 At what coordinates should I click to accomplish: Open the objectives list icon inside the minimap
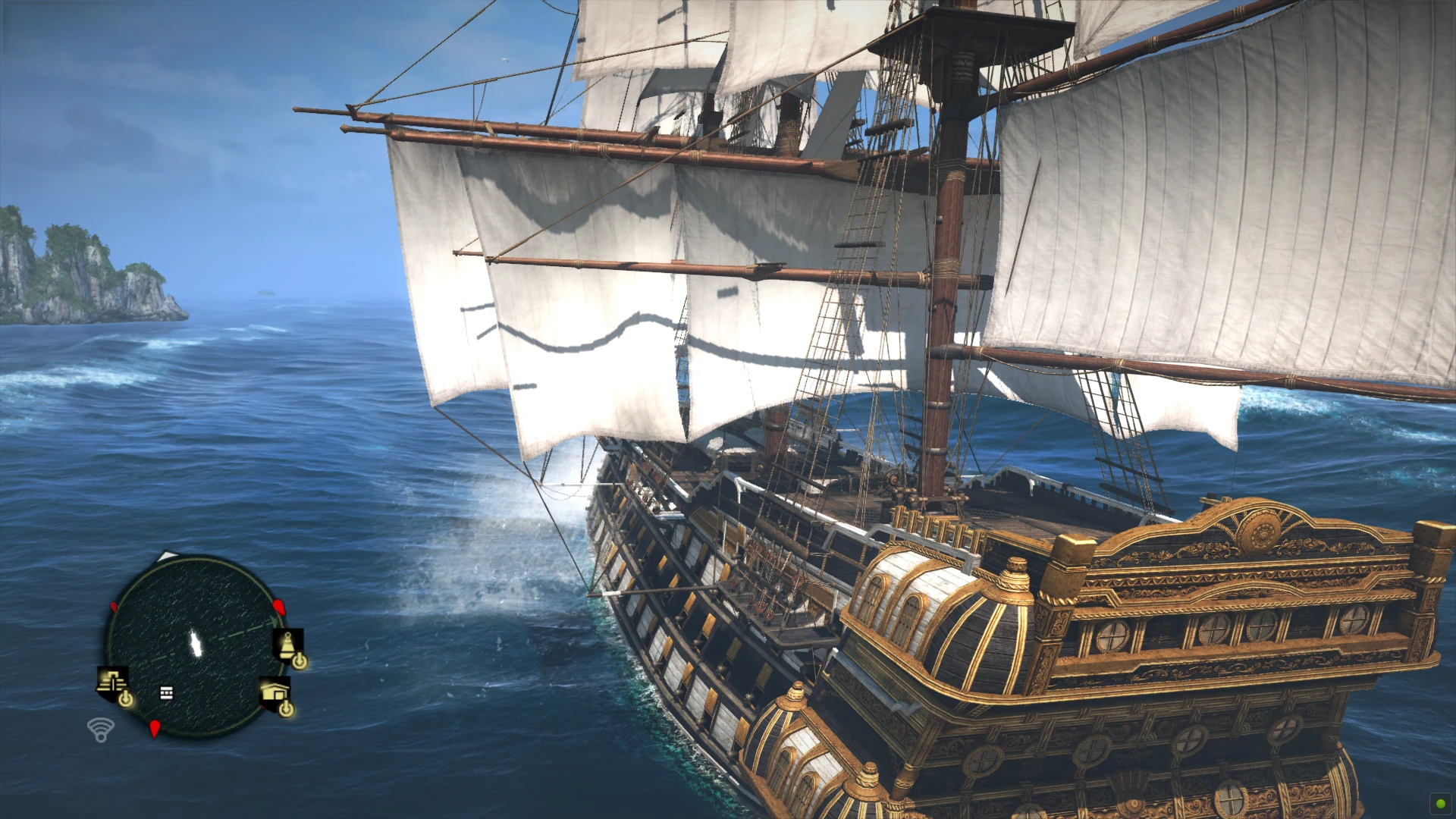(x=166, y=693)
